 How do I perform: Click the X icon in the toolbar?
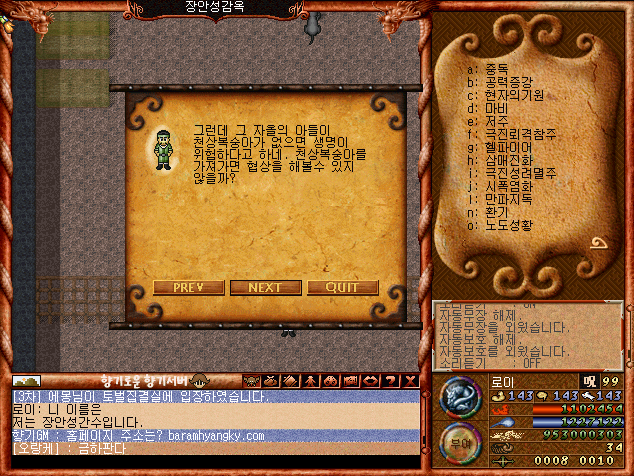click(x=410, y=380)
